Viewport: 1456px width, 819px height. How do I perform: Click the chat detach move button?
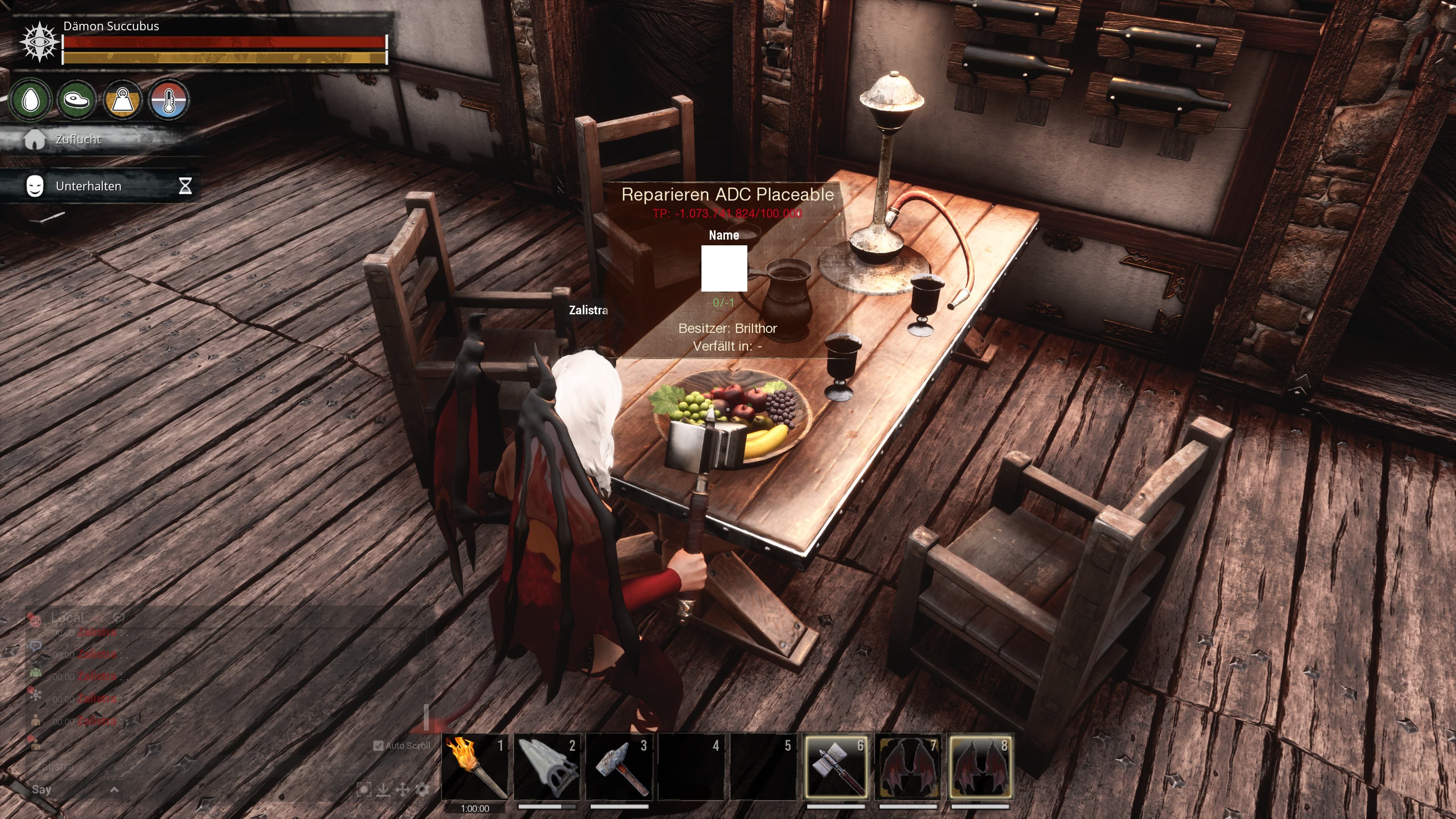coord(402,790)
